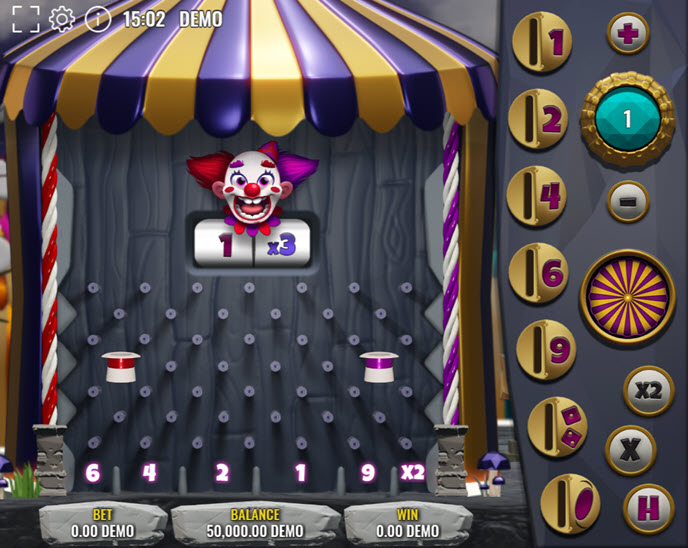688x548 pixels.
Task: Choose the coin slot numbered 0
Action: pyautogui.click(x=570, y=501)
